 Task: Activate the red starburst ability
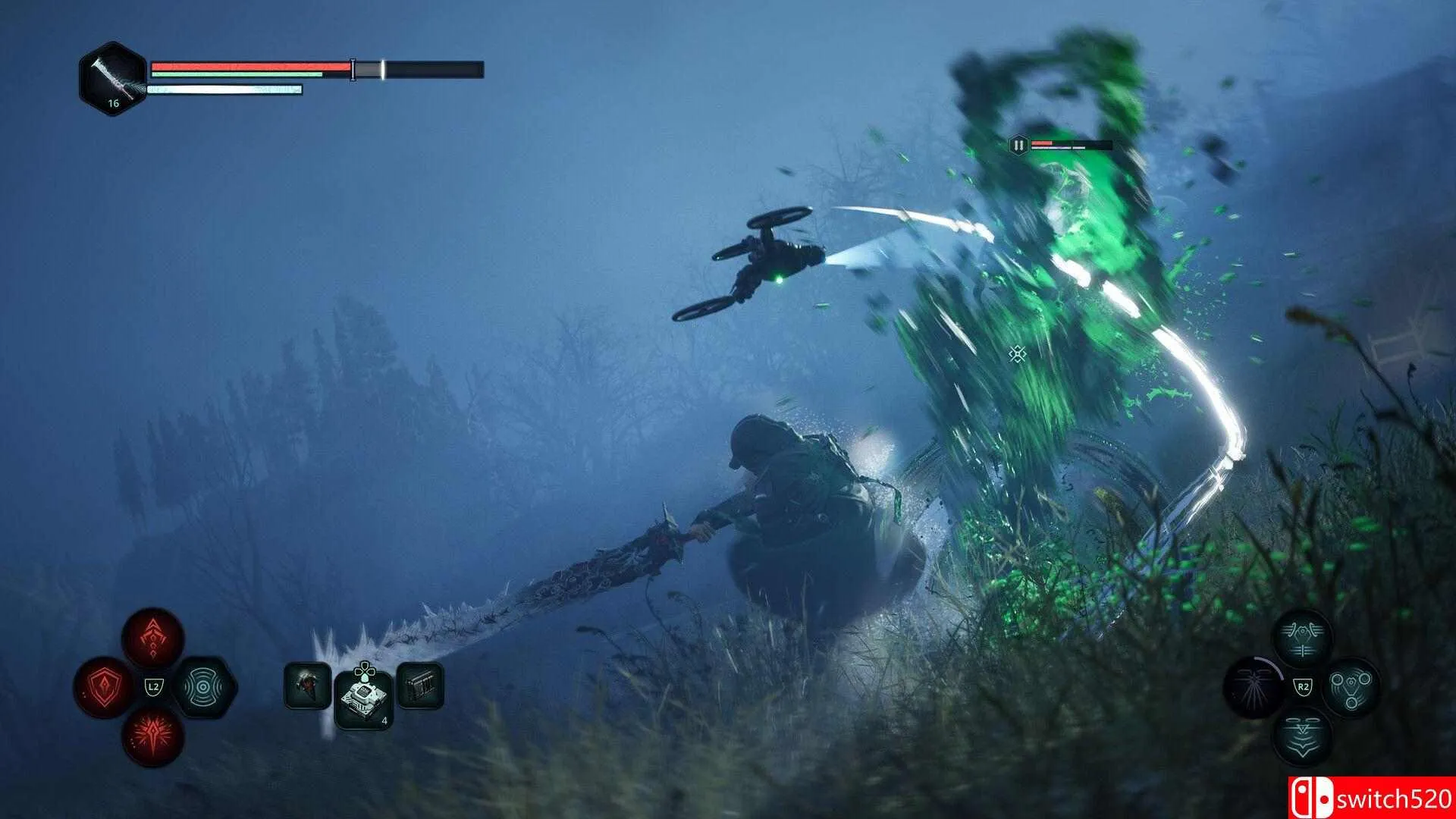pyautogui.click(x=153, y=736)
